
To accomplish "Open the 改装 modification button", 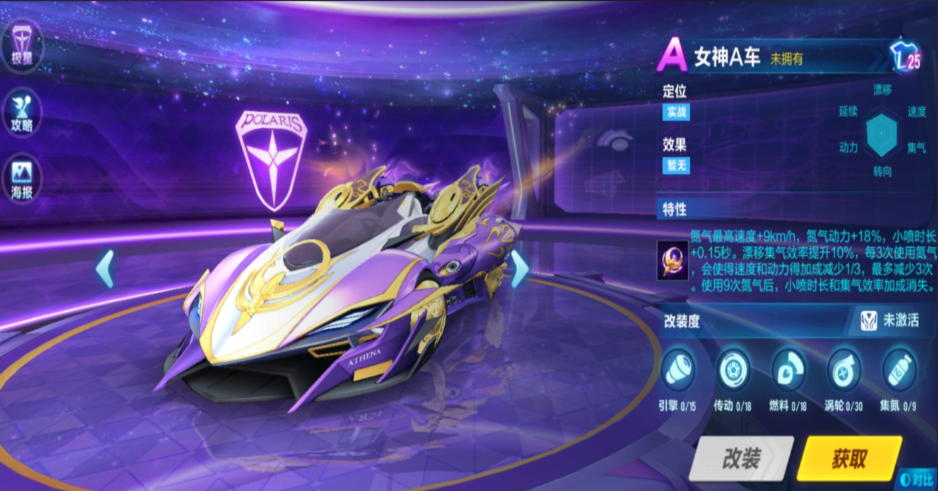I will click(741, 459).
